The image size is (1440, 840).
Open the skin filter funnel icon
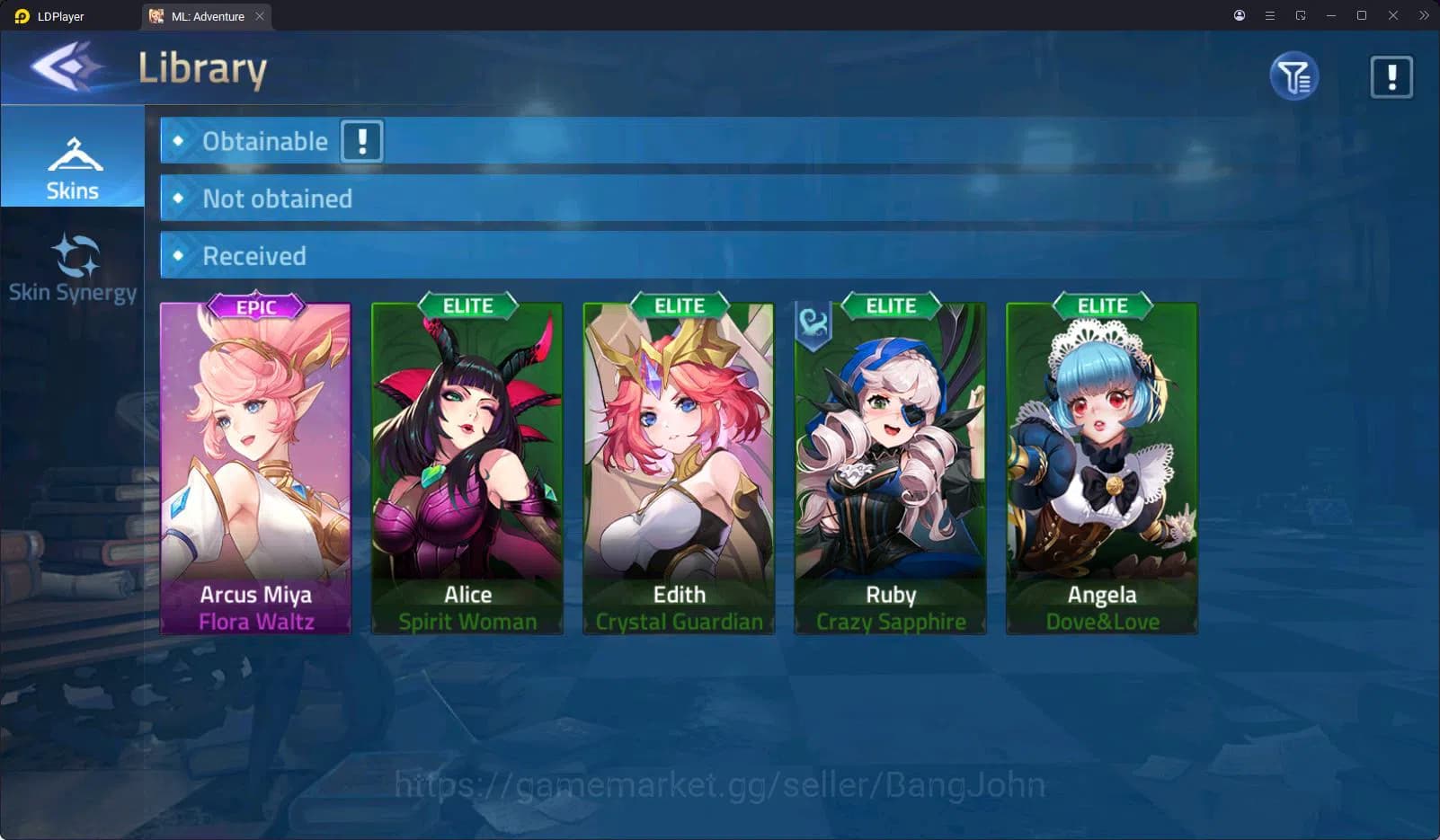tap(1293, 76)
